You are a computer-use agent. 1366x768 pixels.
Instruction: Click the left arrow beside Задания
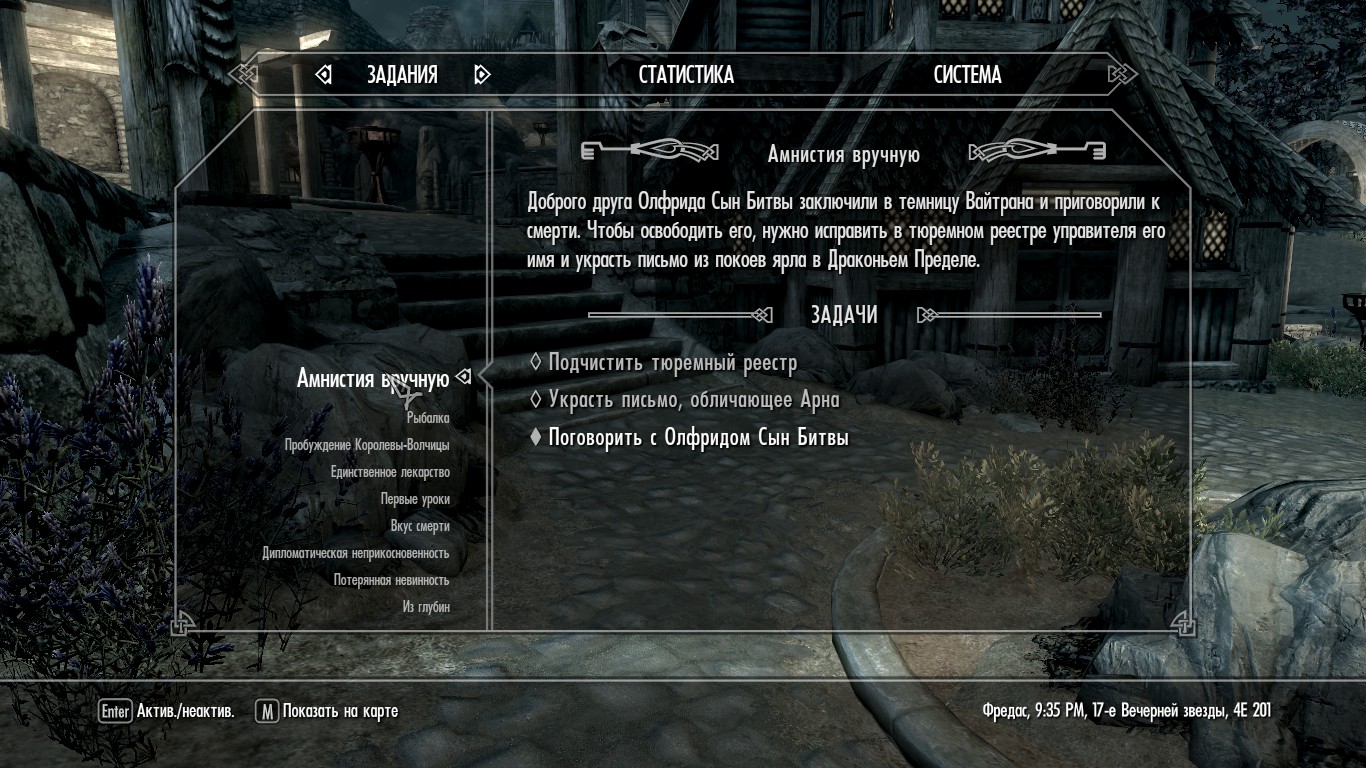point(323,75)
